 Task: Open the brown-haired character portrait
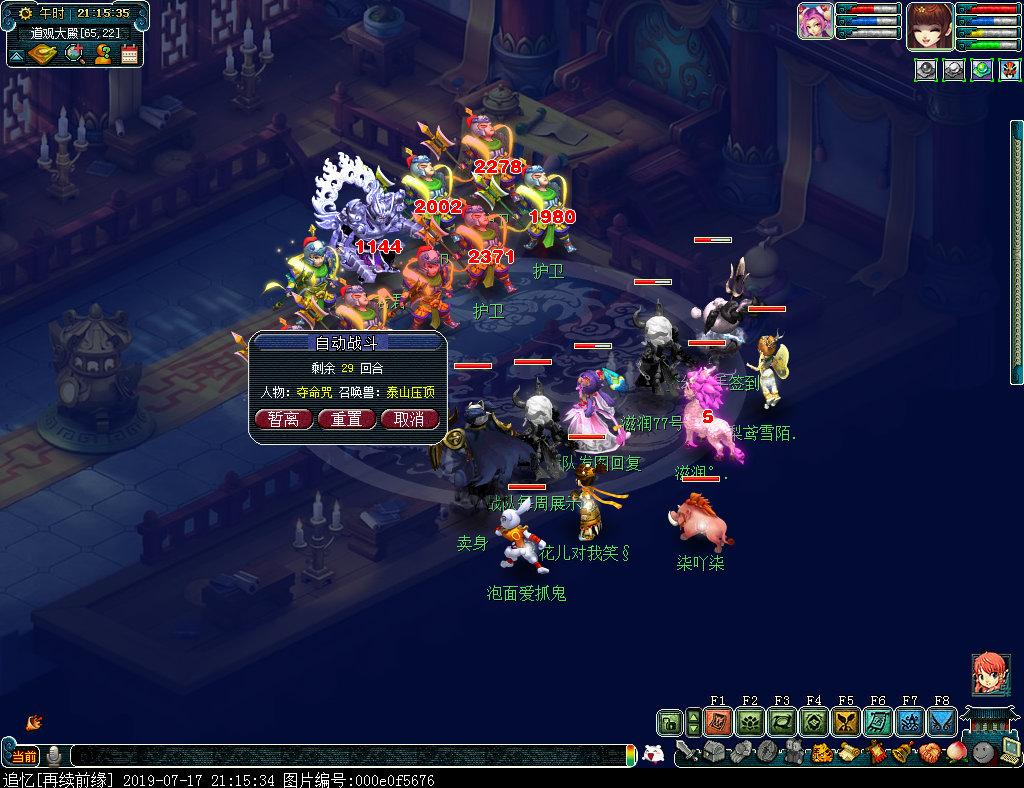pyautogui.click(x=929, y=26)
